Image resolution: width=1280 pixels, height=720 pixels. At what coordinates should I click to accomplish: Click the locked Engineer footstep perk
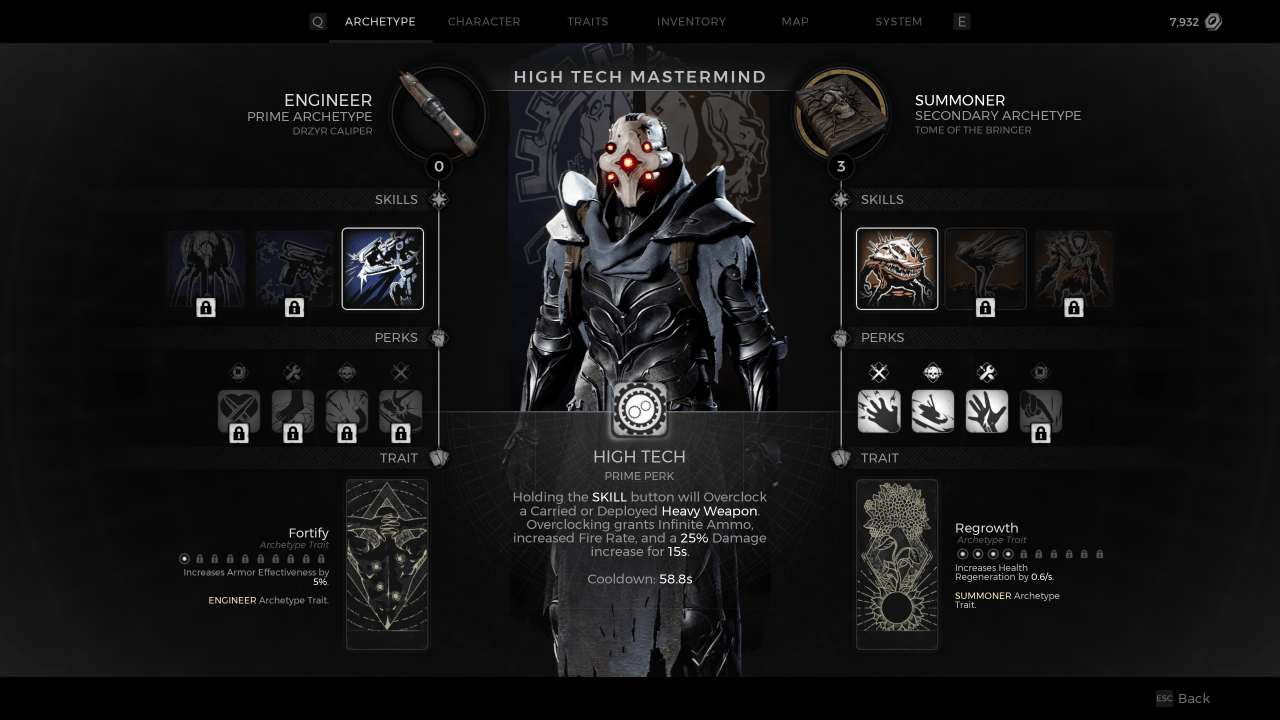[x=293, y=410]
